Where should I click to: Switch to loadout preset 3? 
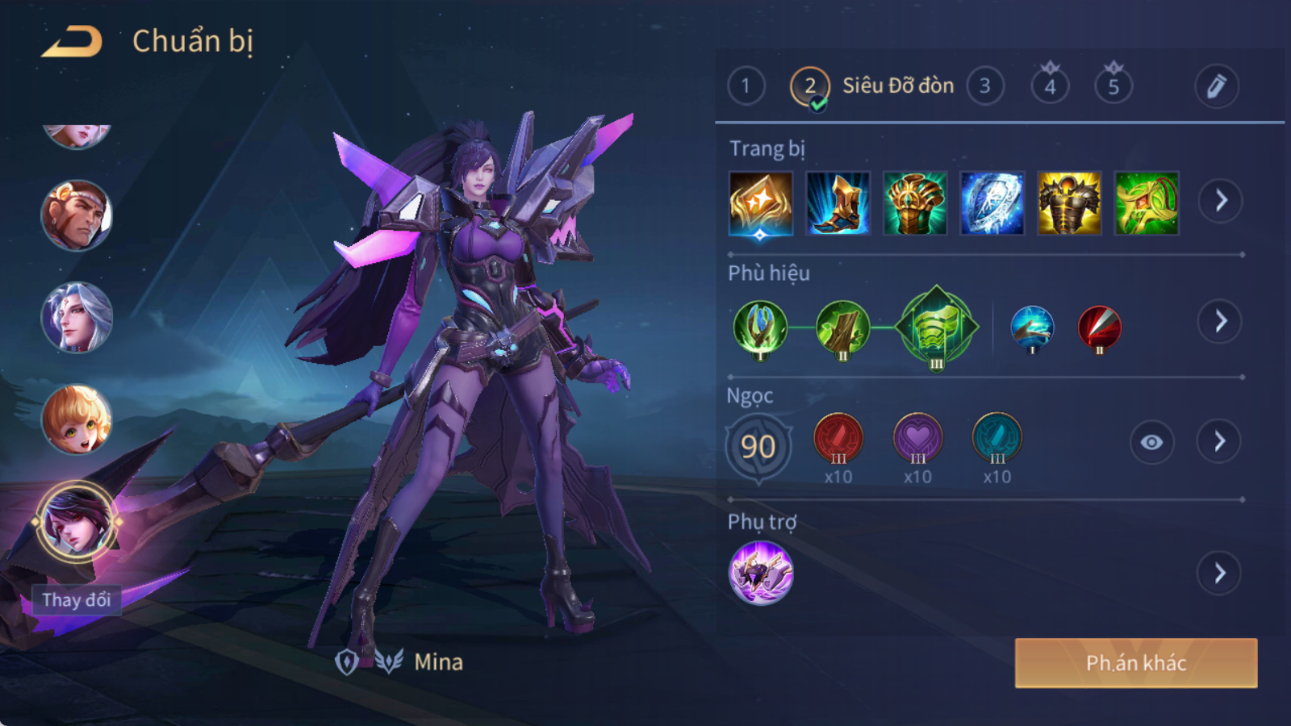click(985, 86)
